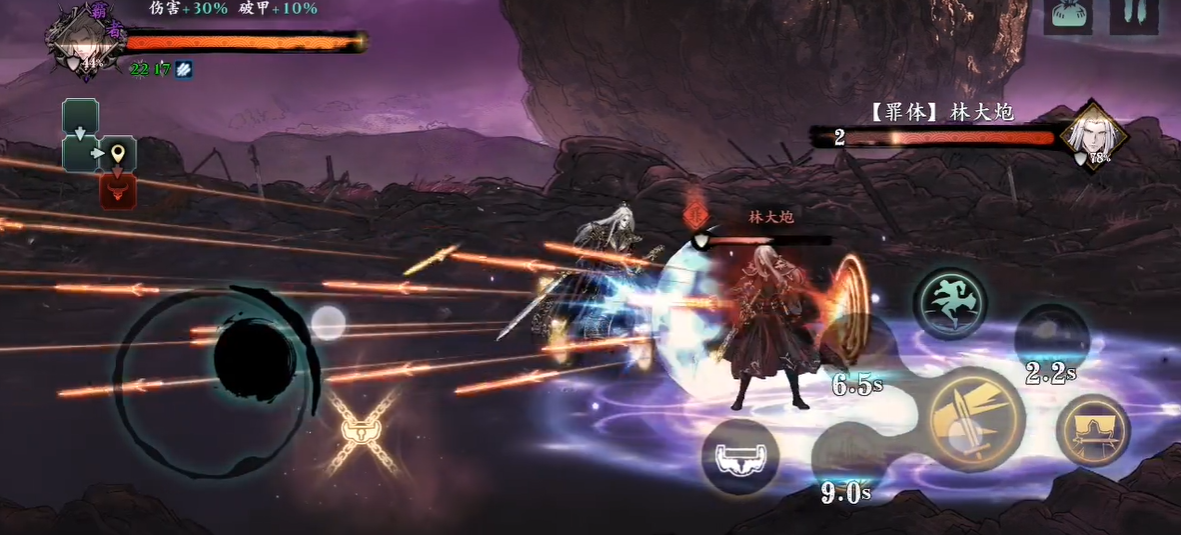Tap the sword basic attack button
This screenshot has width=1181, height=535.
click(972, 420)
